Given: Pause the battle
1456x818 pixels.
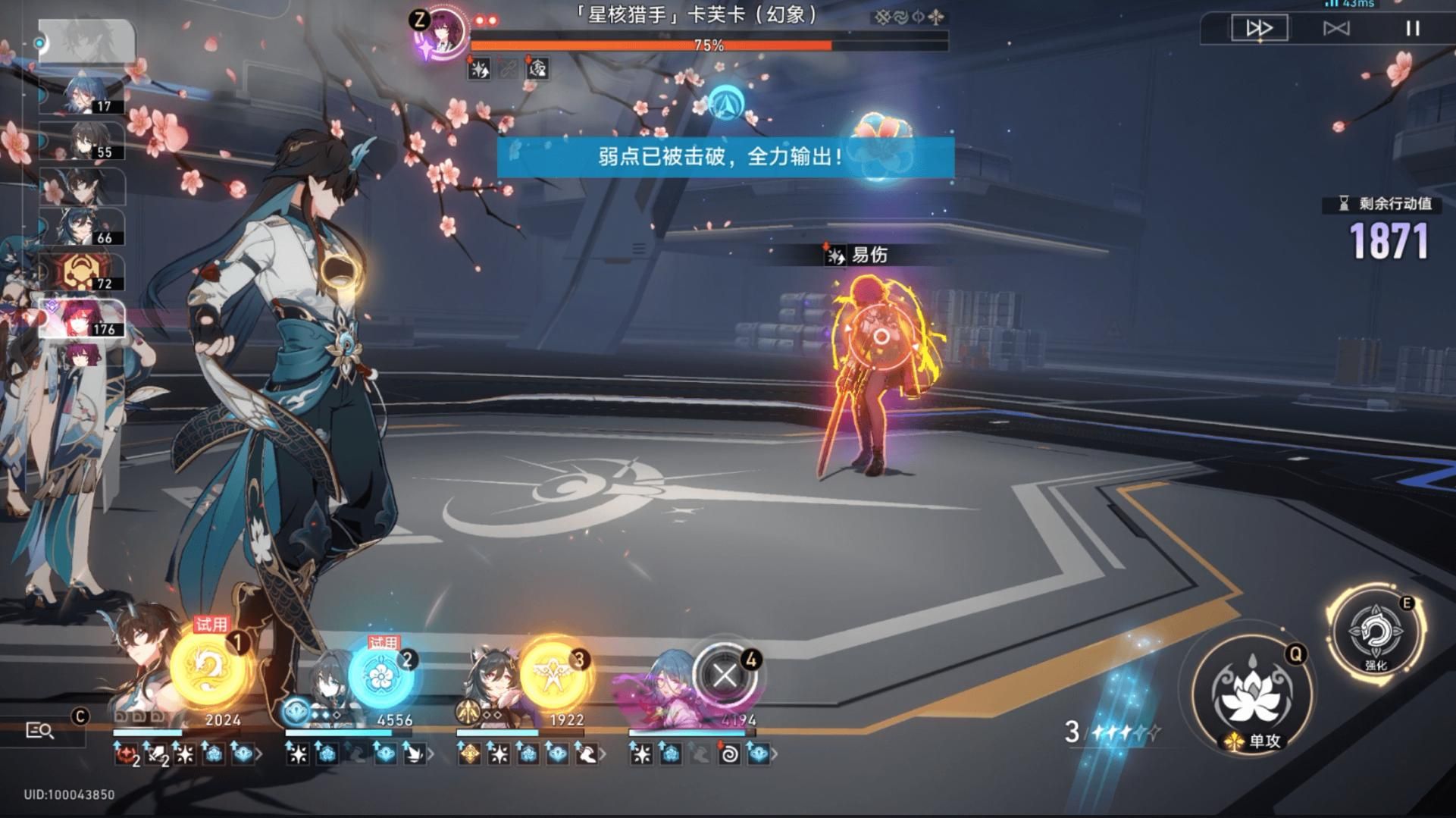Looking at the screenshot, I should 1412,28.
